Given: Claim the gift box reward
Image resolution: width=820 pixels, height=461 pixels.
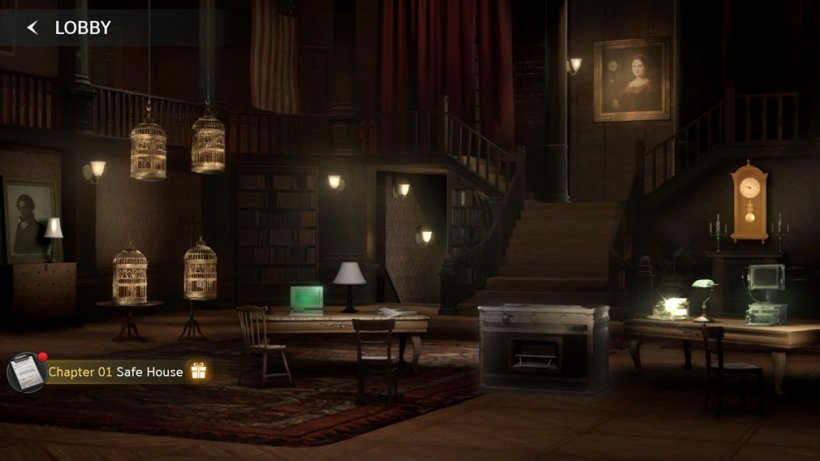Looking at the screenshot, I should (199, 372).
